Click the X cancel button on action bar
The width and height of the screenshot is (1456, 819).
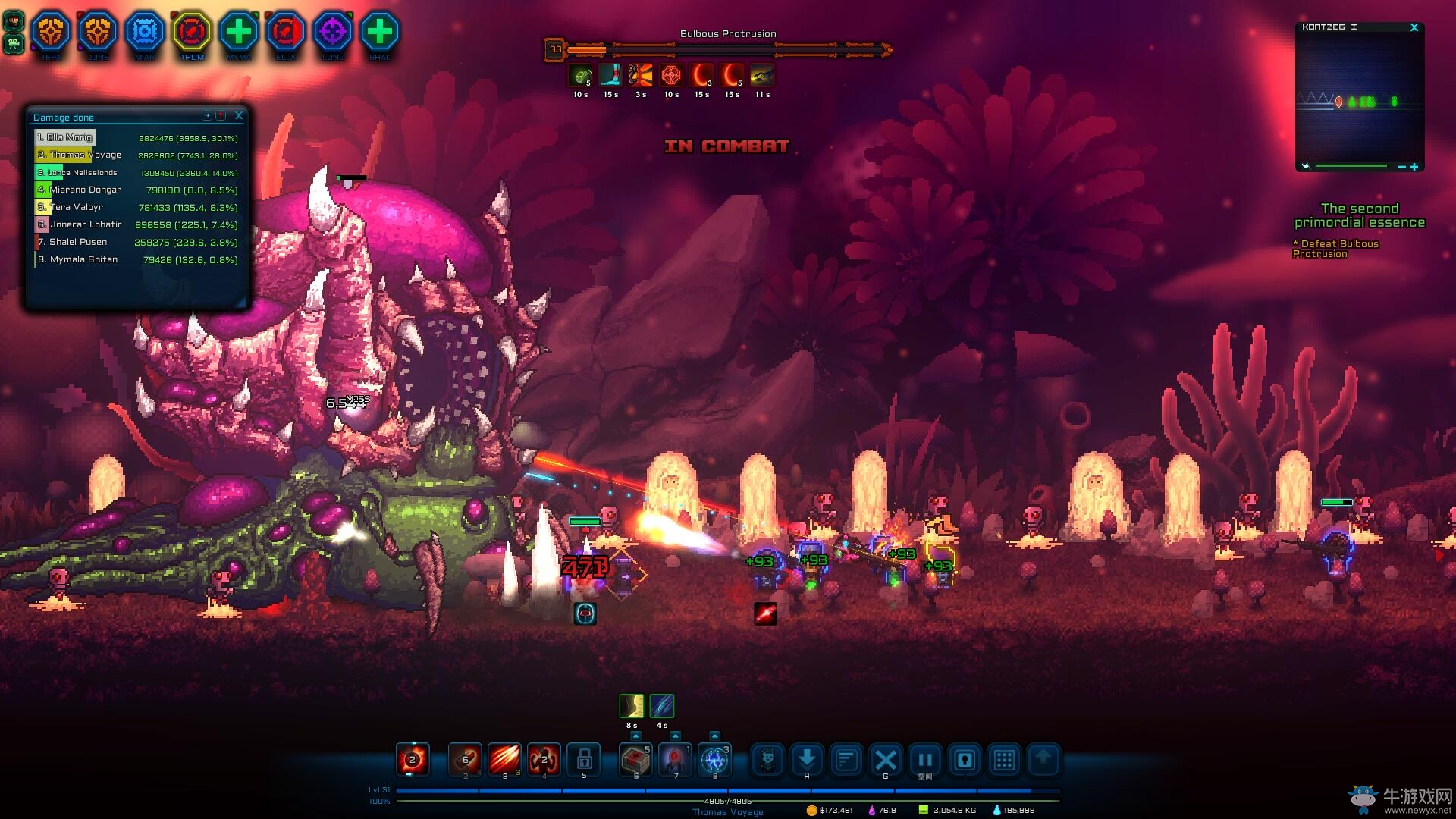click(x=886, y=760)
